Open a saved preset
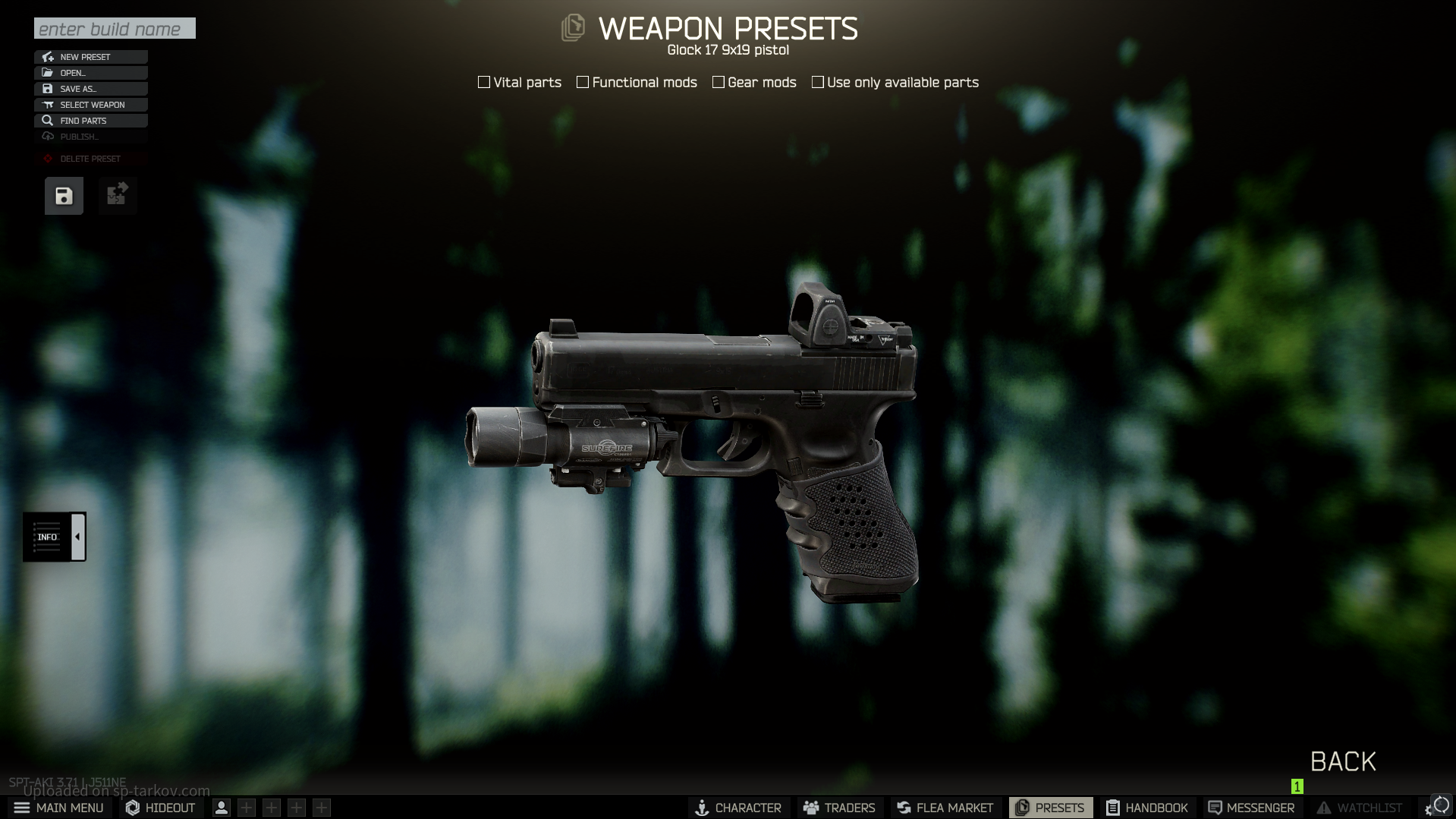The height and width of the screenshot is (819, 1456). tap(91, 73)
